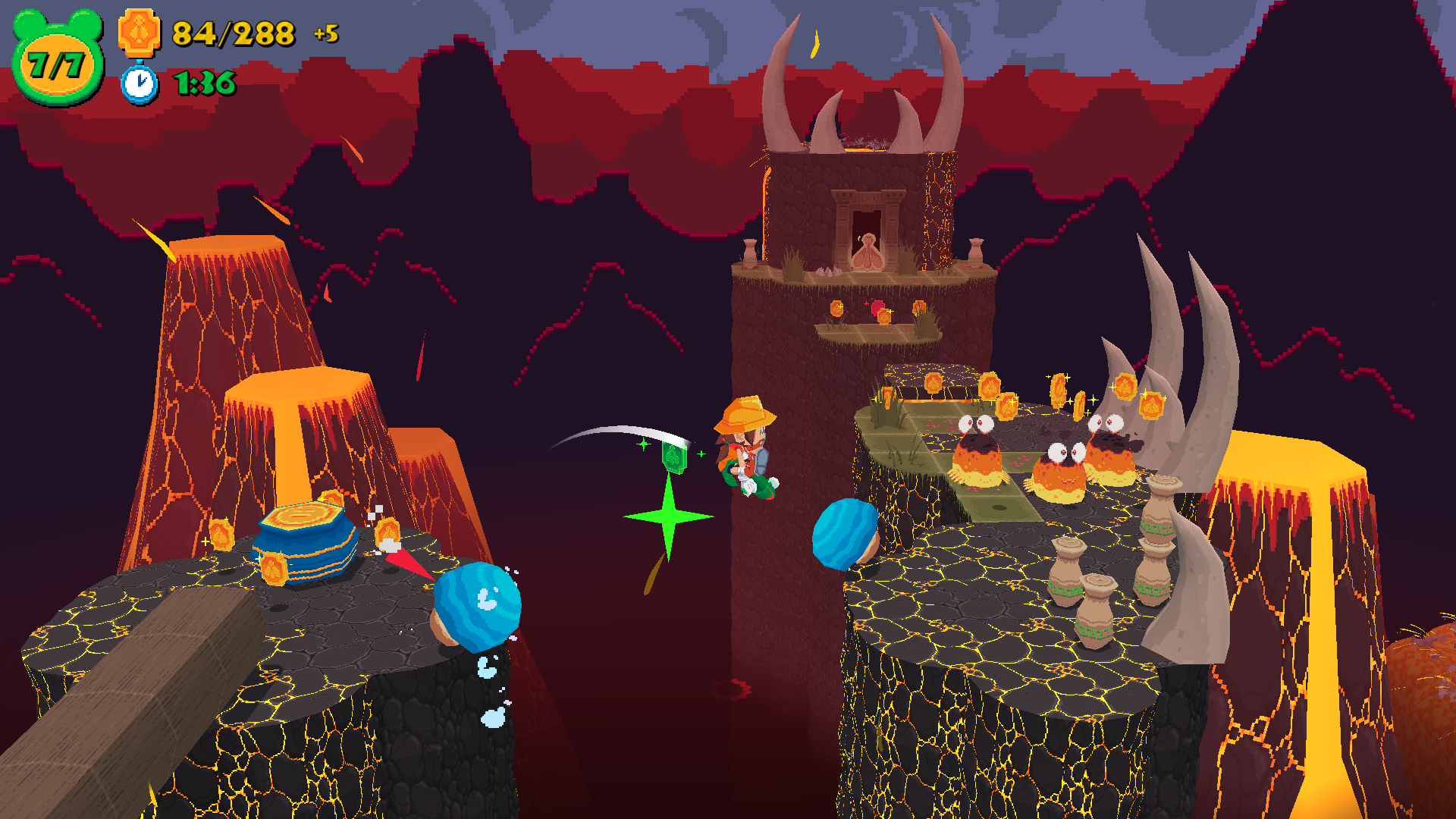
Task: Select the 1:36 timer text
Action: 203,83
